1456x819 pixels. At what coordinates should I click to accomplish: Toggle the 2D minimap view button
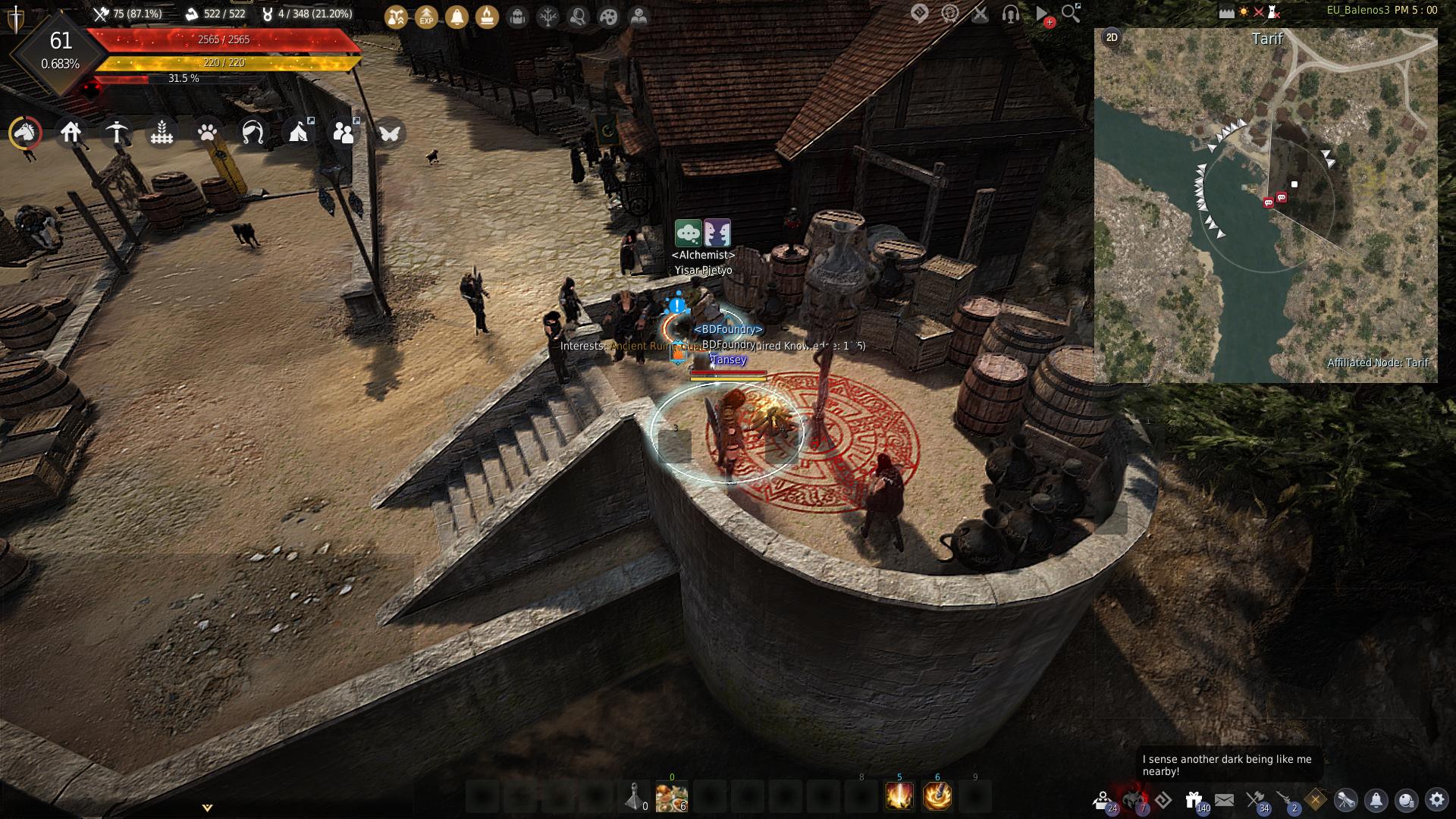click(x=1112, y=37)
